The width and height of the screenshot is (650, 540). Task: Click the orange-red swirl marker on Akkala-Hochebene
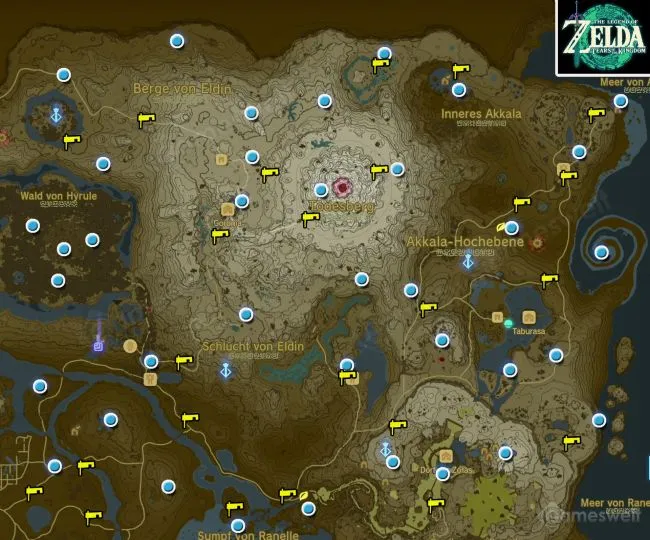(x=537, y=242)
